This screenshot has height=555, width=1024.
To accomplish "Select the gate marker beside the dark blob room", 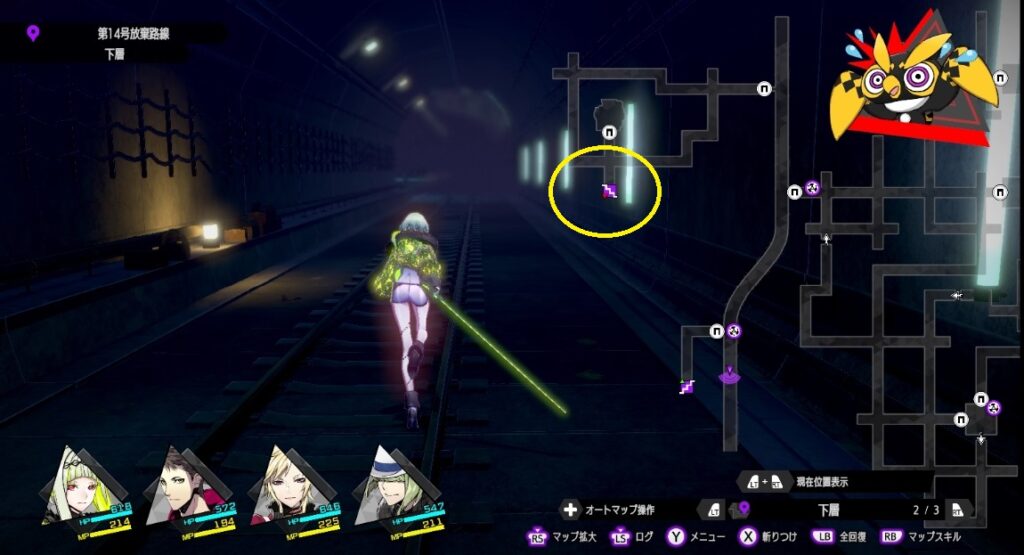I will pos(610,129).
